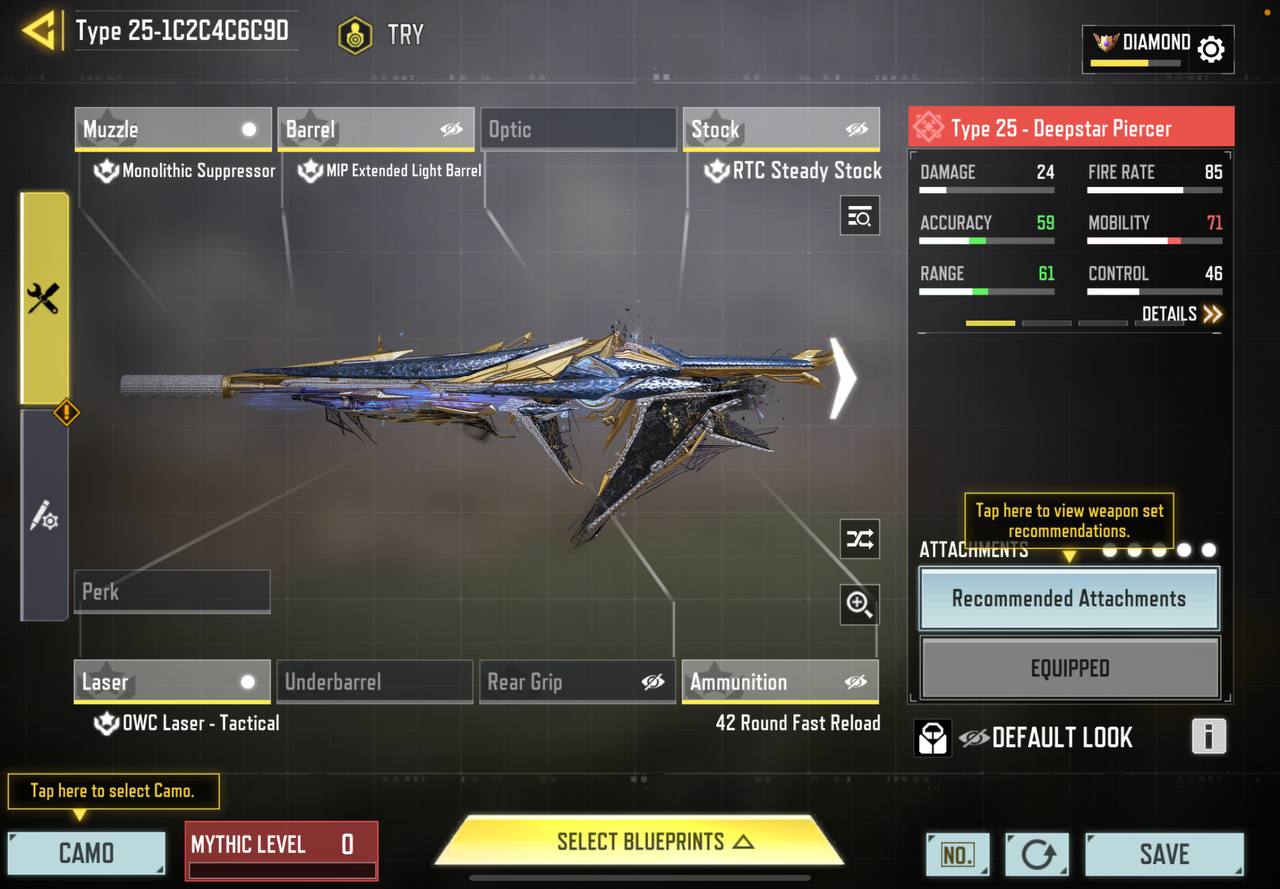1280x889 pixels.
Task: Open Recommended Attachments
Action: tap(1069, 599)
